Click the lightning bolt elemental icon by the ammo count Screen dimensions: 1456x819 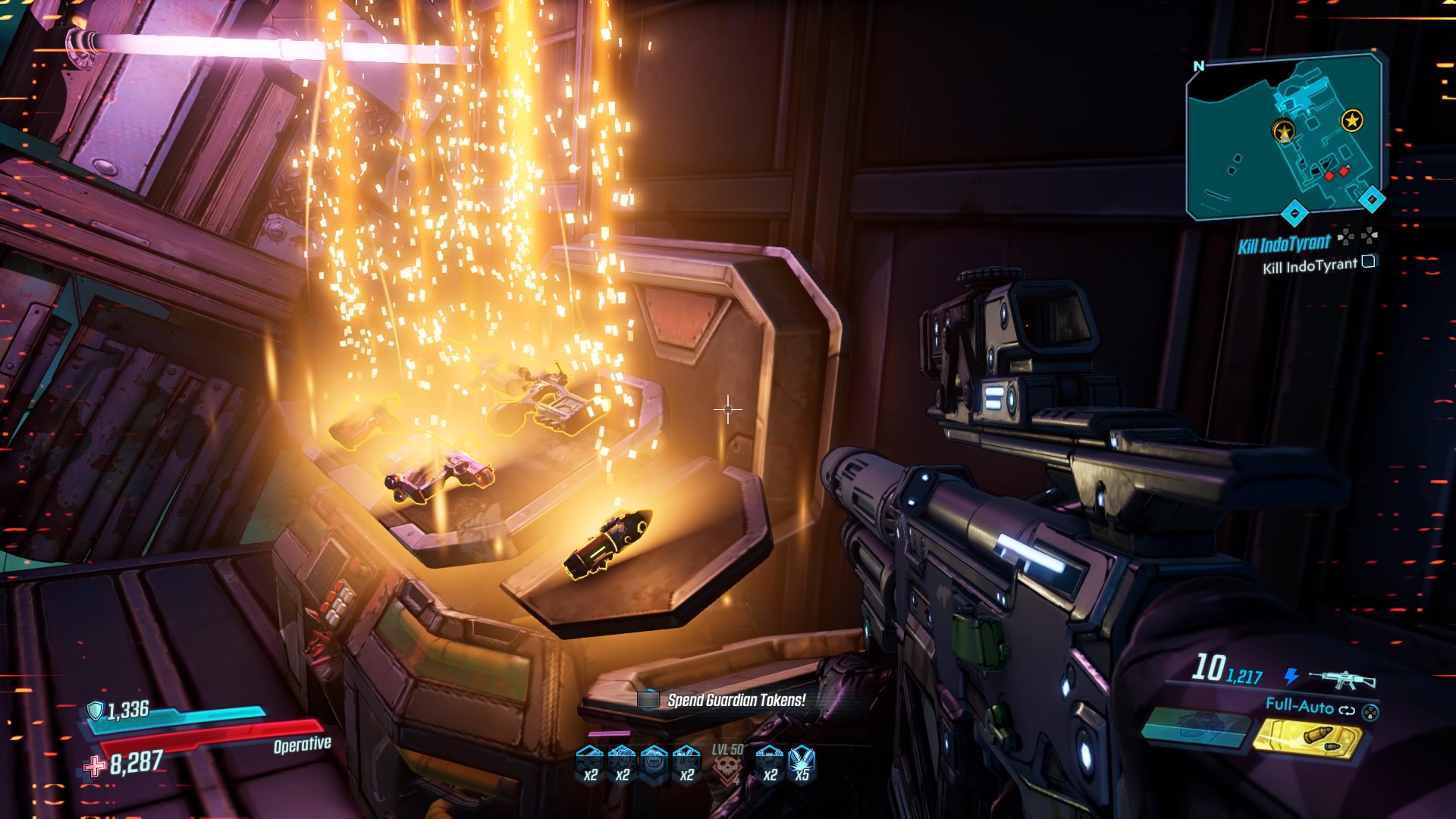(1291, 676)
